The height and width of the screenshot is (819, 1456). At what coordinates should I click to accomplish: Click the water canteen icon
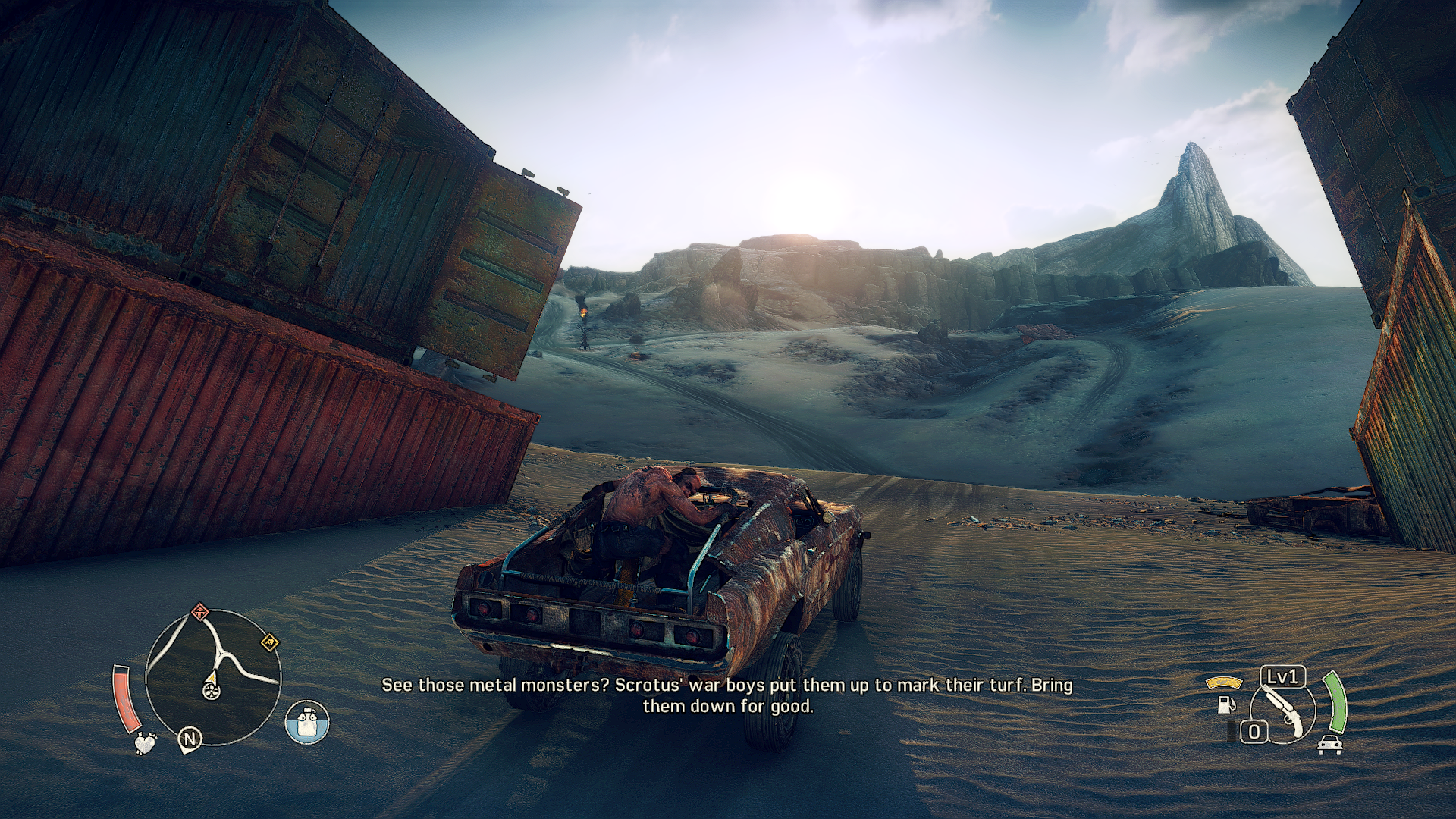pyautogui.click(x=307, y=722)
